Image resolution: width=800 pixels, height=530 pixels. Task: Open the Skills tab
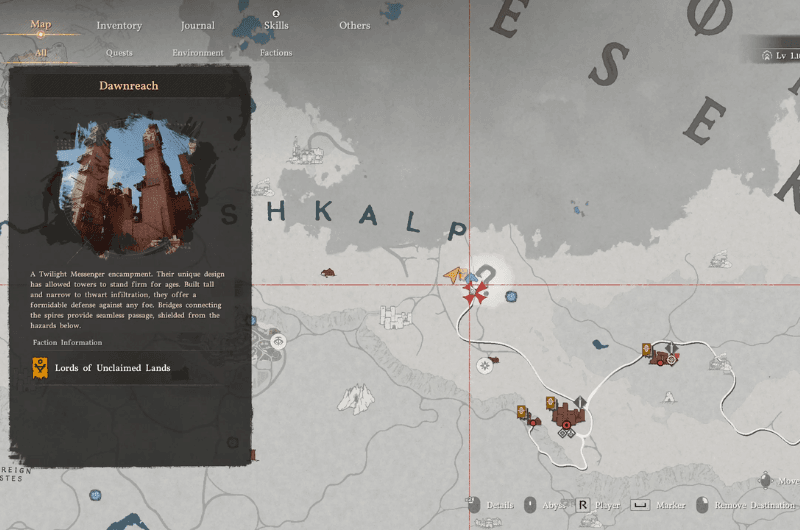276,26
